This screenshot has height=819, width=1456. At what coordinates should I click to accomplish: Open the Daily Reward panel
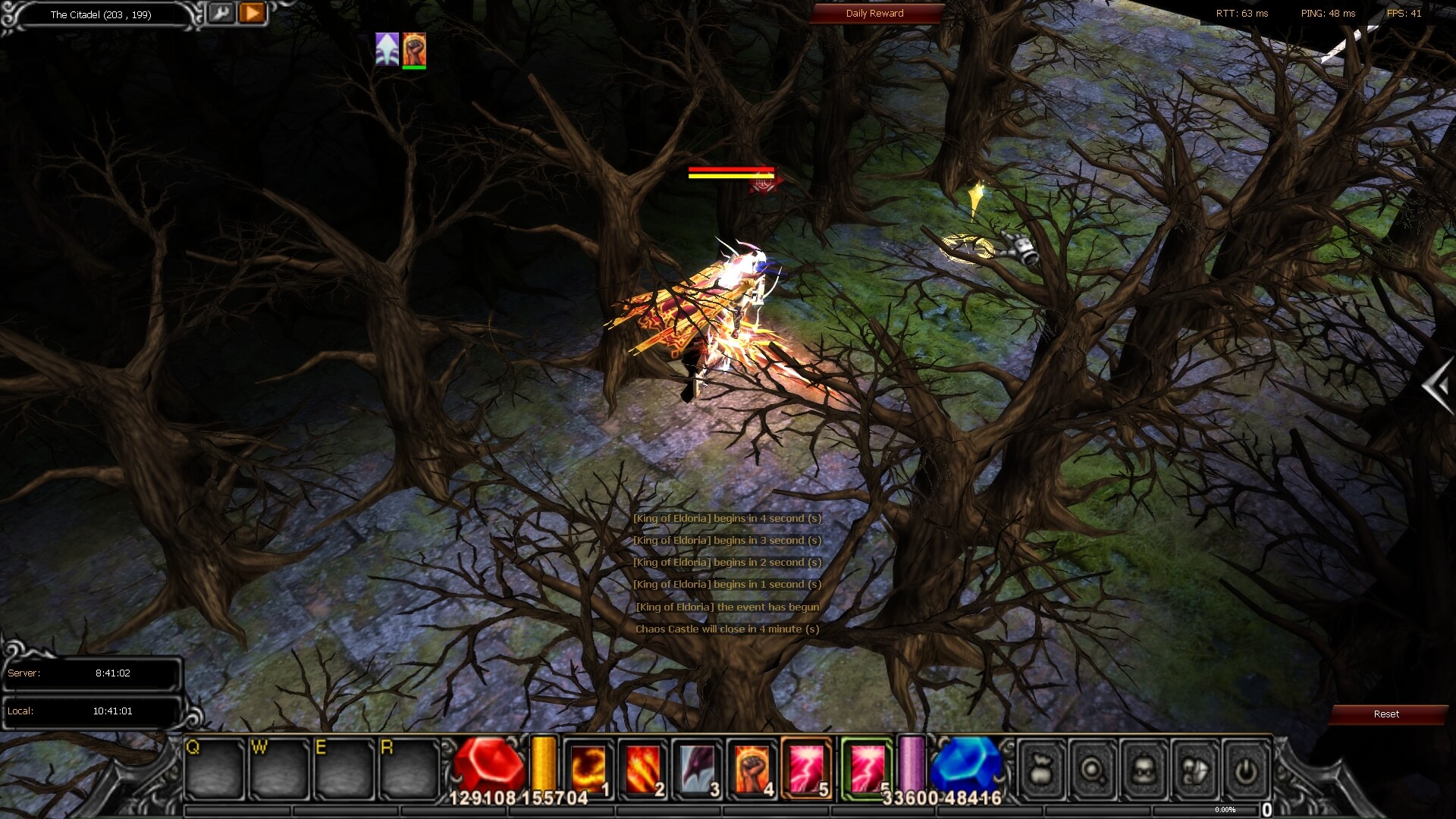(x=874, y=14)
